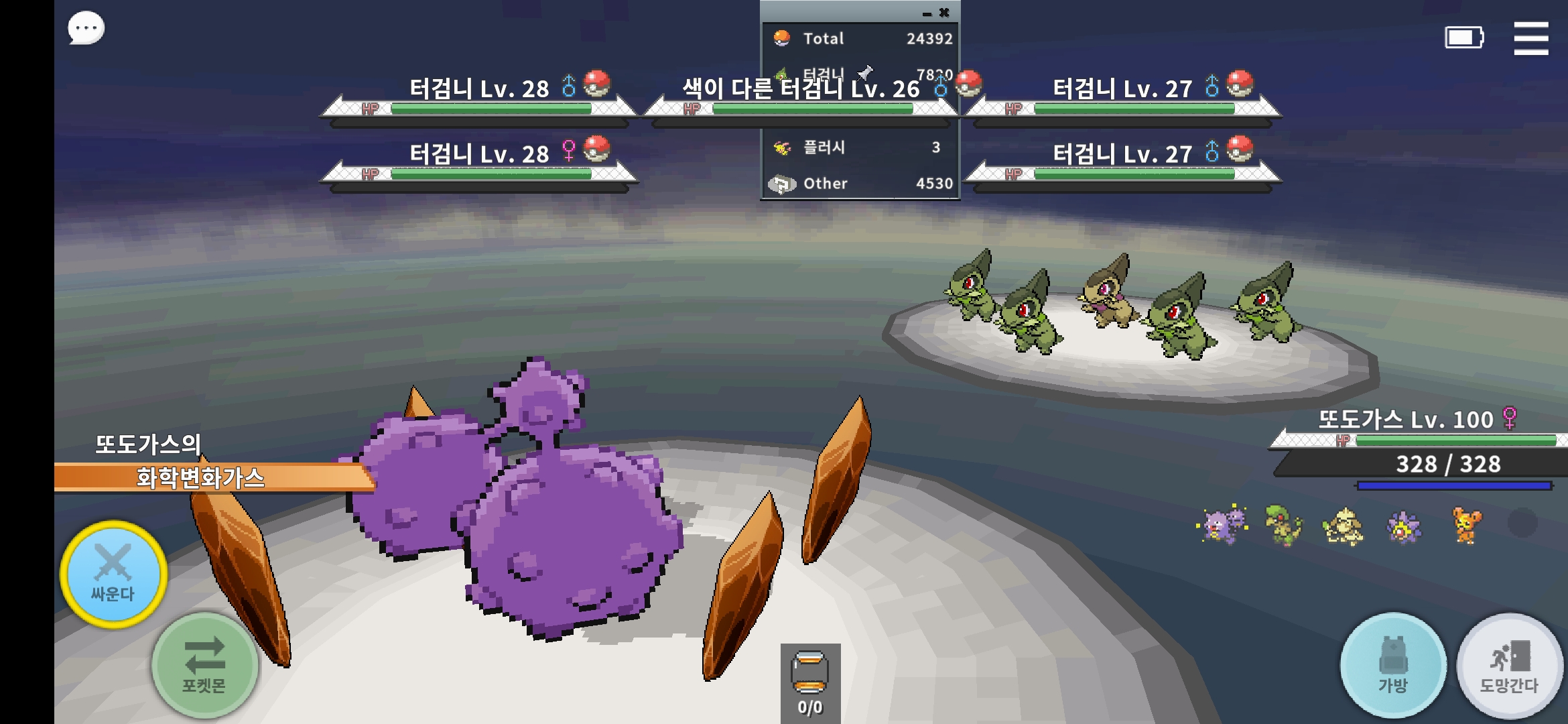1568x724 pixels.
Task: Open the hamburger main menu
Action: point(1530,38)
